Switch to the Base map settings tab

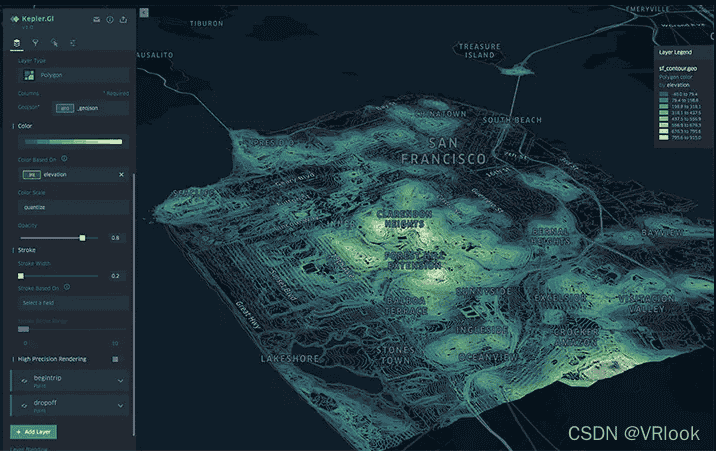(x=73, y=43)
